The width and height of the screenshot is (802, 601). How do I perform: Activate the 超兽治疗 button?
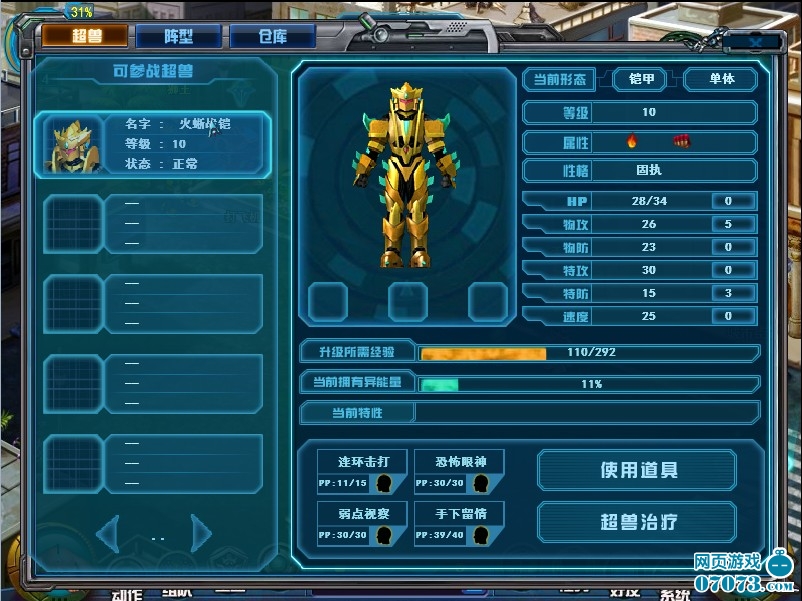pos(639,522)
